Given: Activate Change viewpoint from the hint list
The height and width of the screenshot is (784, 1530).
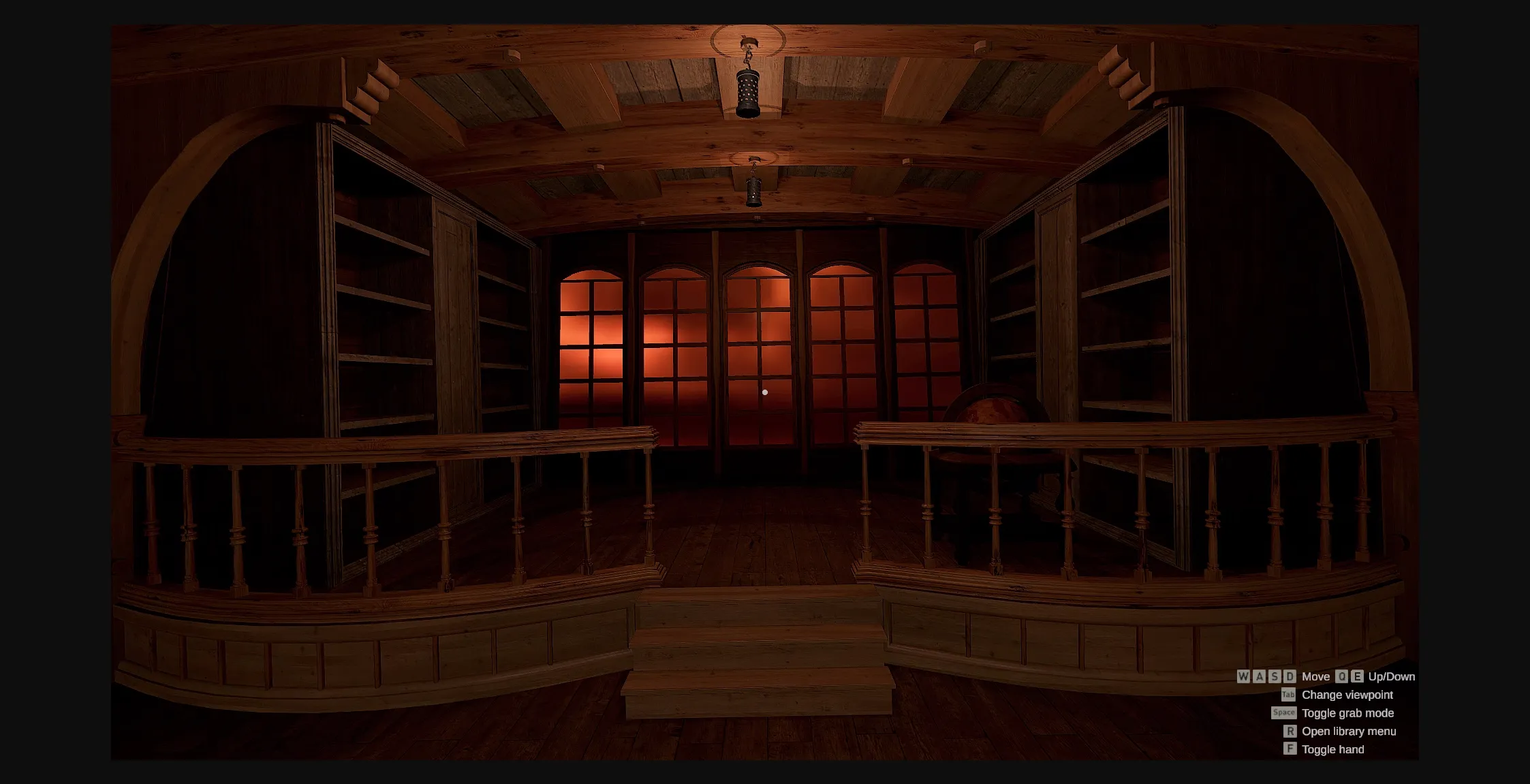Looking at the screenshot, I should pyautogui.click(x=1348, y=694).
